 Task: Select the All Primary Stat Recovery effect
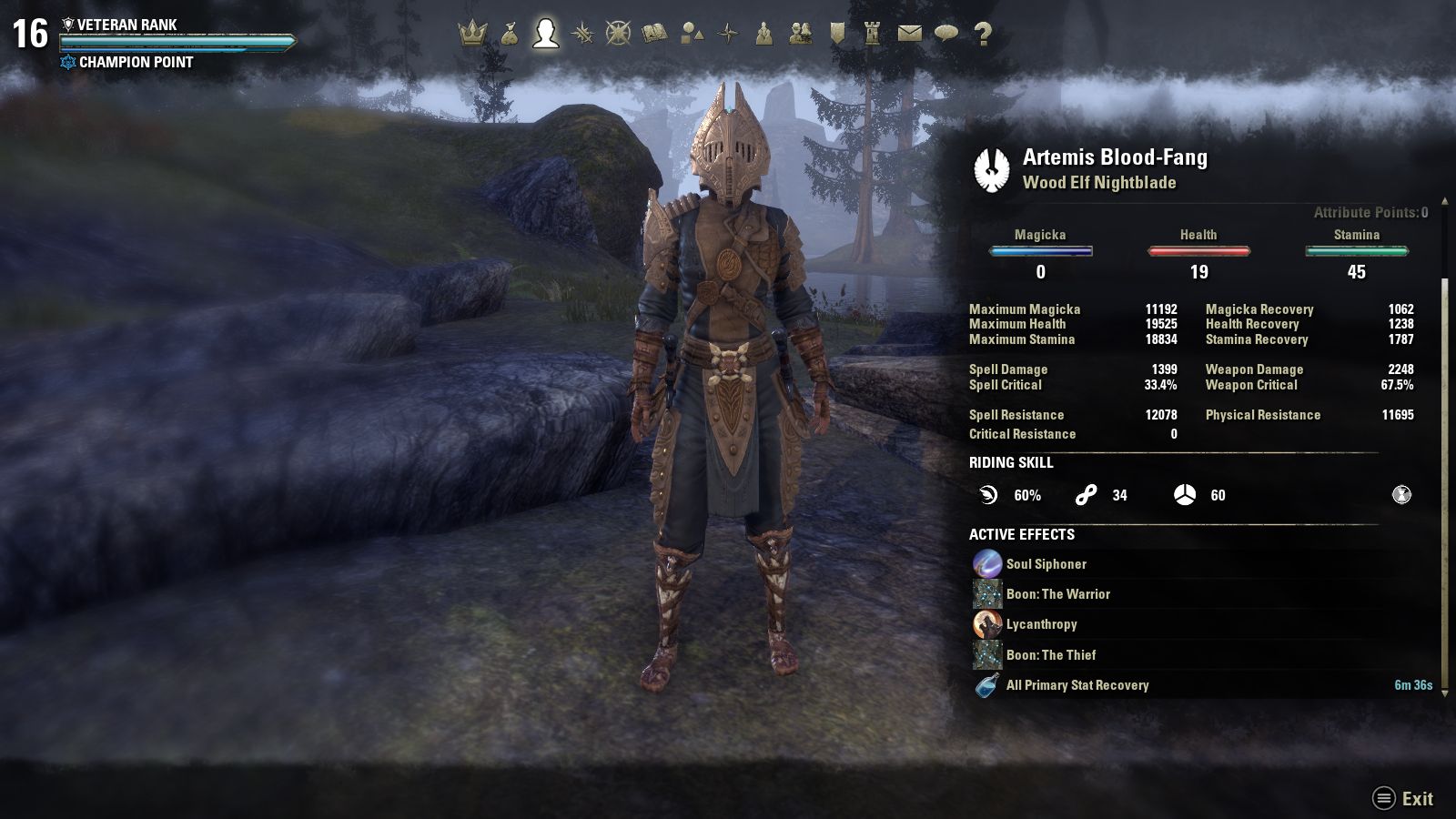pos(1077,685)
